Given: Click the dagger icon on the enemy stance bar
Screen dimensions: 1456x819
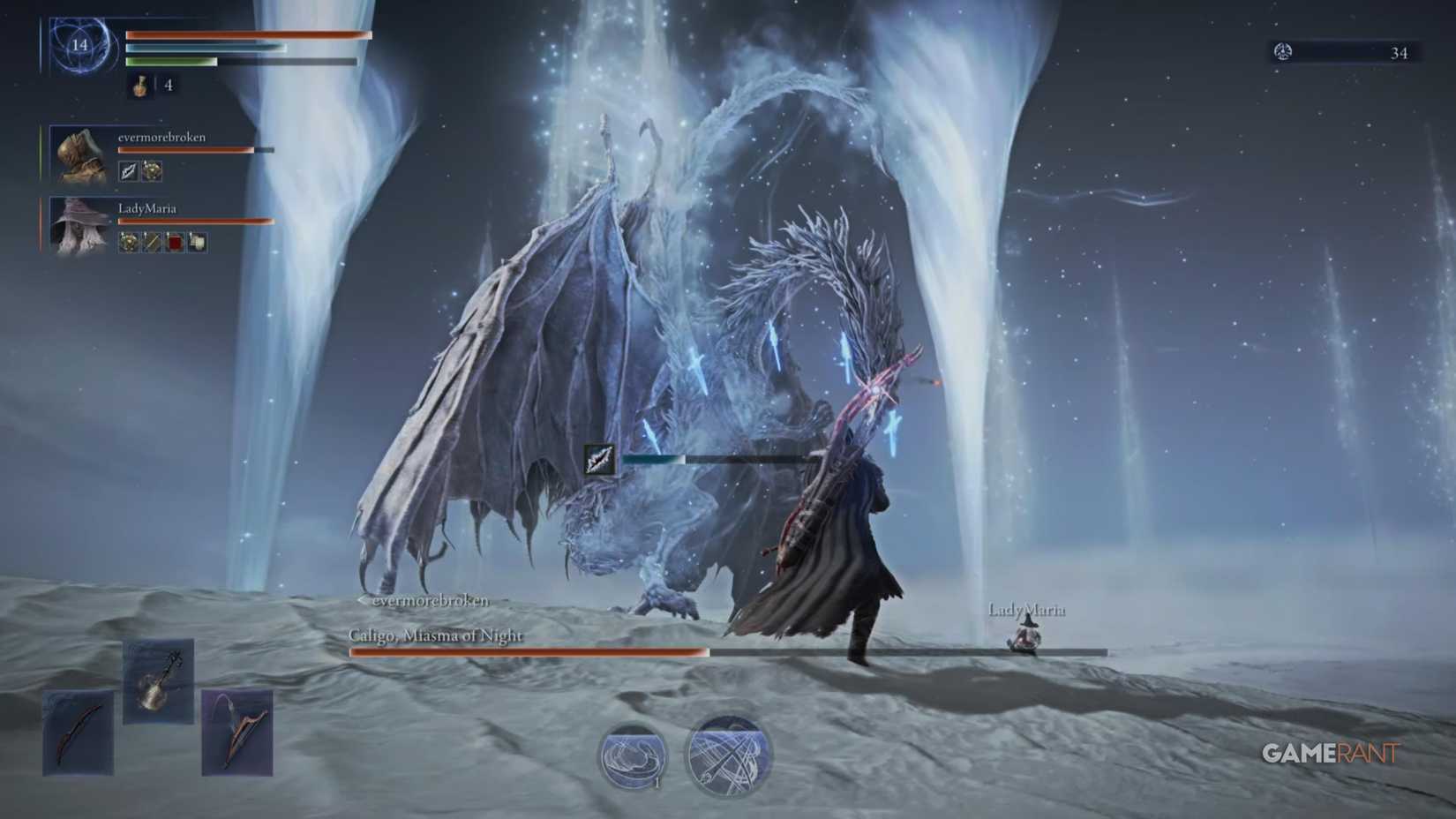Looking at the screenshot, I should (x=599, y=459).
